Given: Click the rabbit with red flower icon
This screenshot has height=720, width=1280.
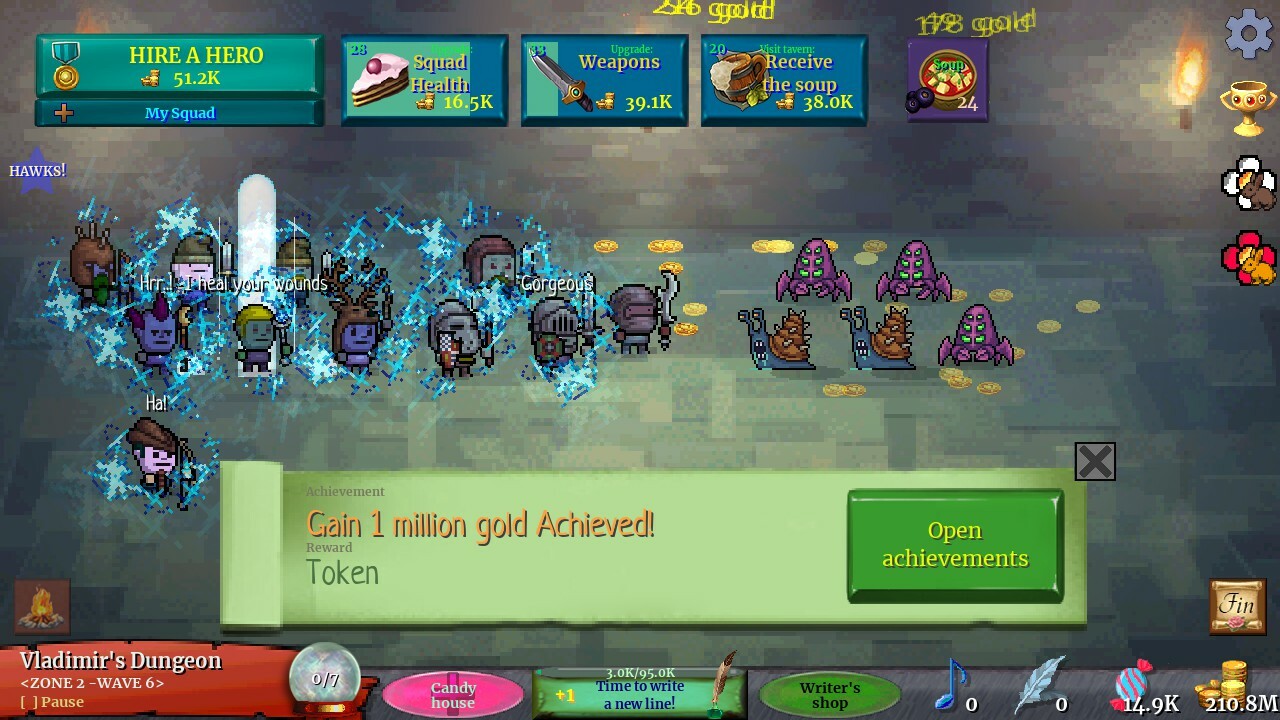Looking at the screenshot, I should [1250, 258].
